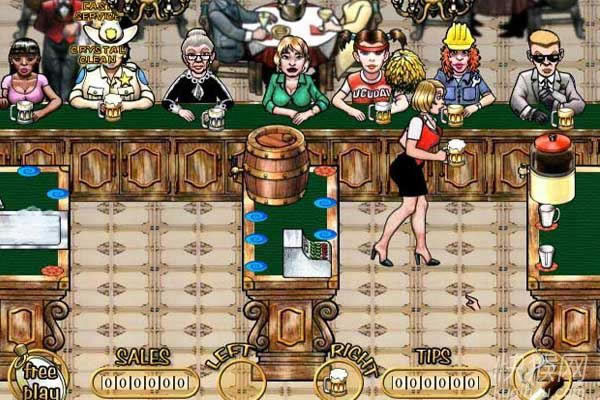This screenshot has width=600, height=400.
Task: Click the free play badge
Action: [37, 376]
